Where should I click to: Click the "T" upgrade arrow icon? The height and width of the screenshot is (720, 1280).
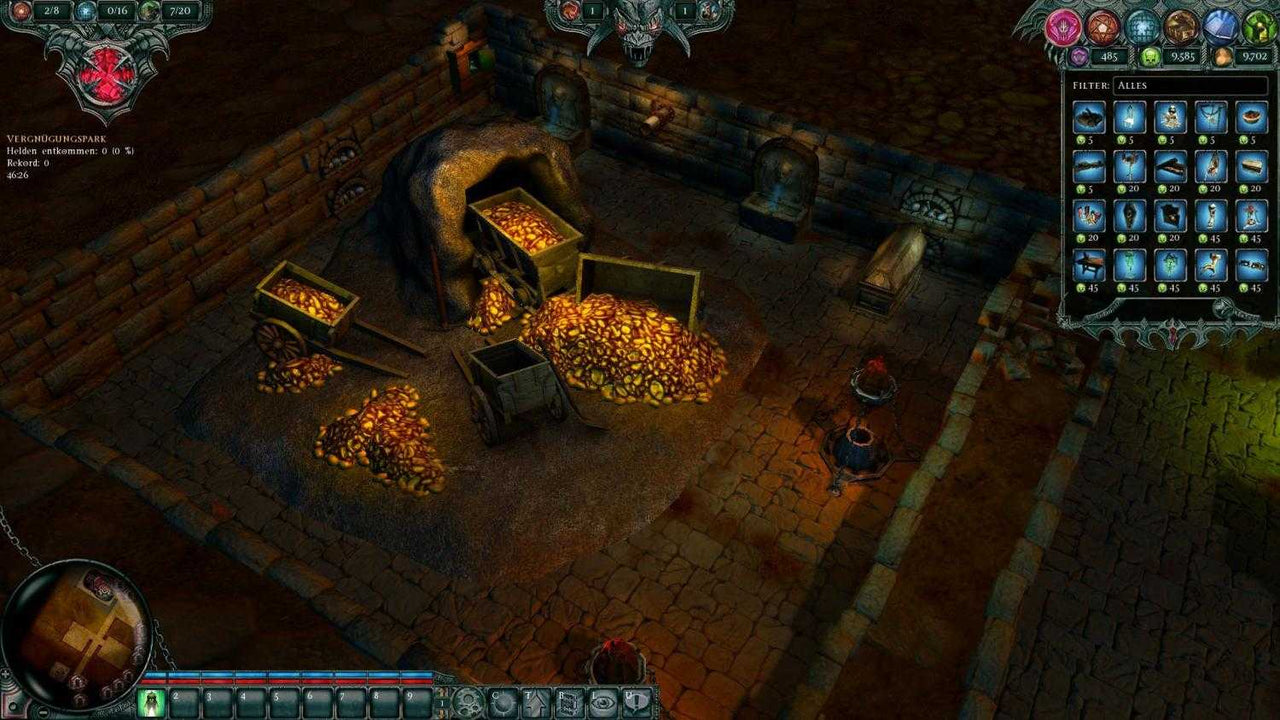(x=536, y=701)
